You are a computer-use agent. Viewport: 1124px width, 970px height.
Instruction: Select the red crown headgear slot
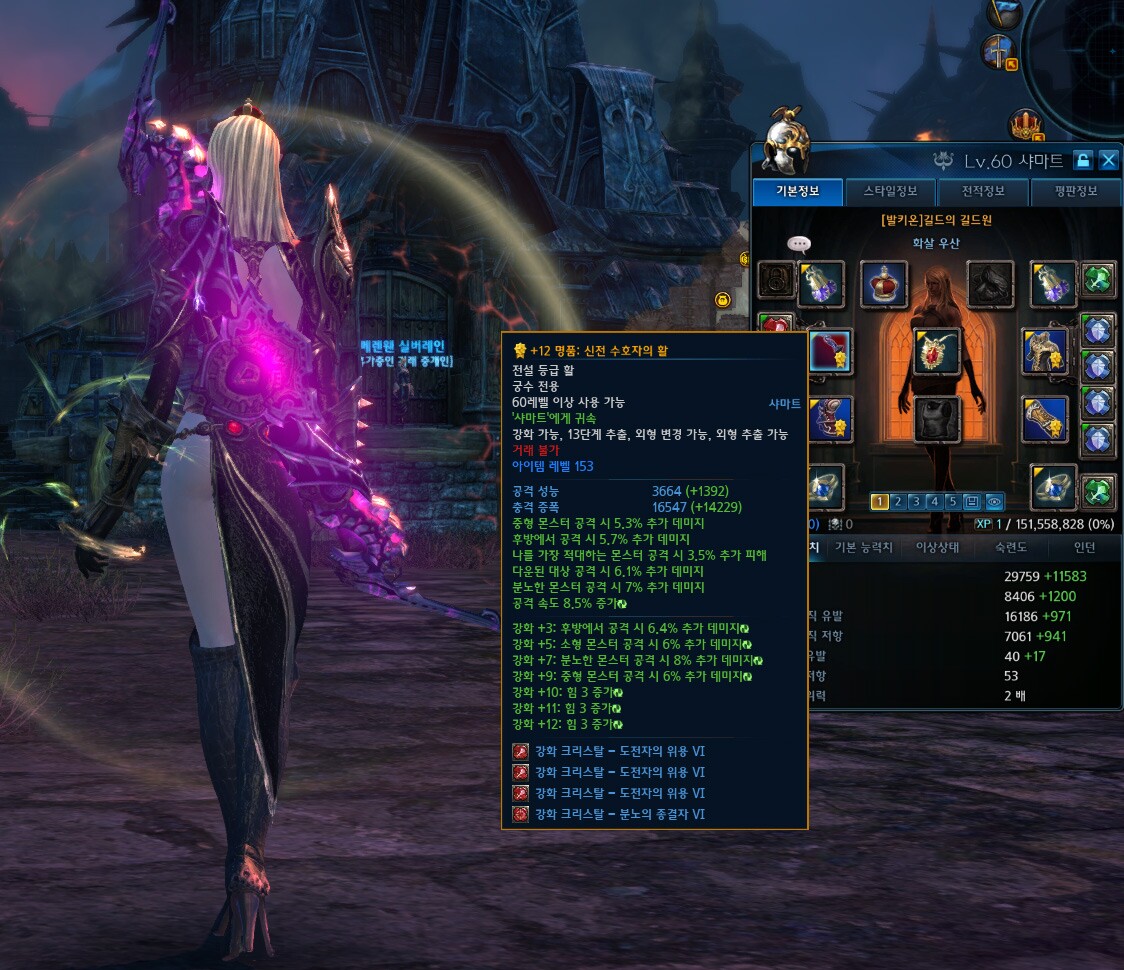click(884, 284)
